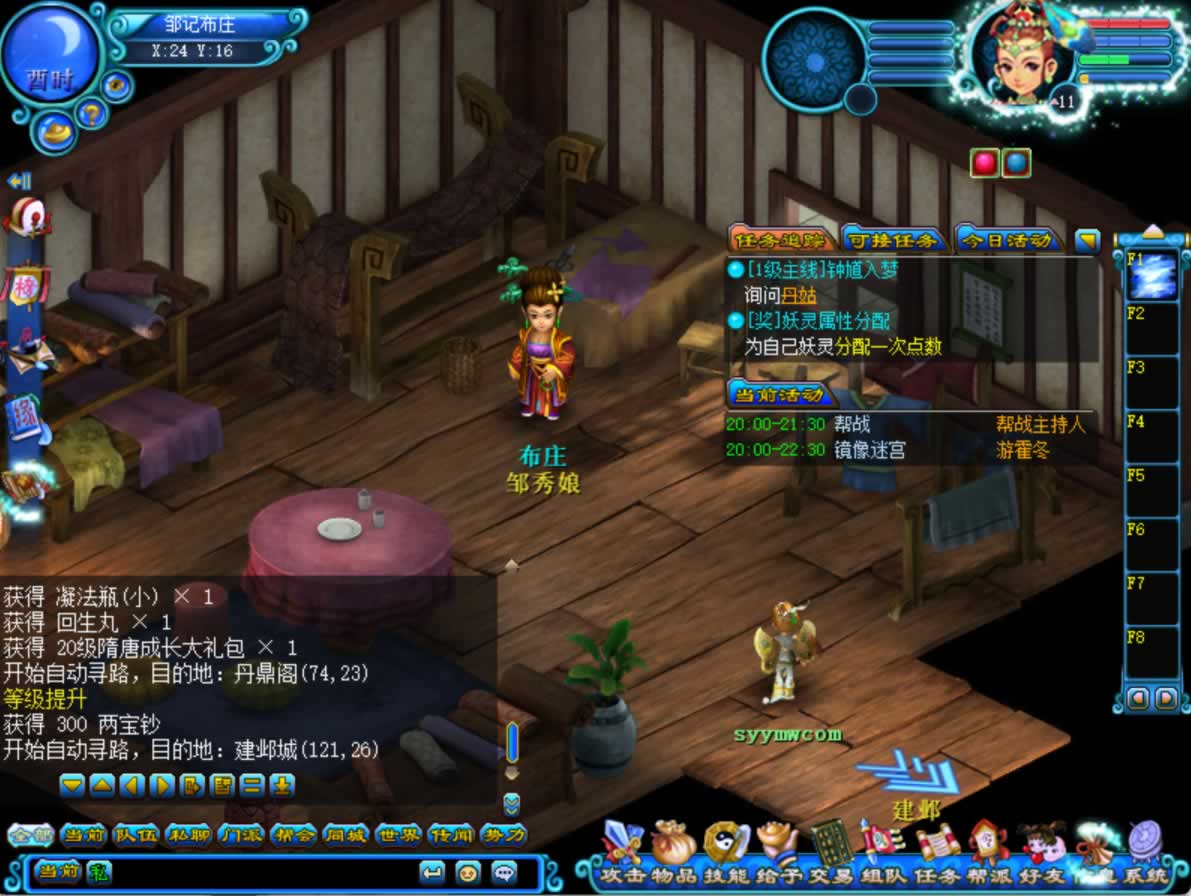The width and height of the screenshot is (1191, 896).
Task: Open the question mark help icon
Action: pos(91,112)
